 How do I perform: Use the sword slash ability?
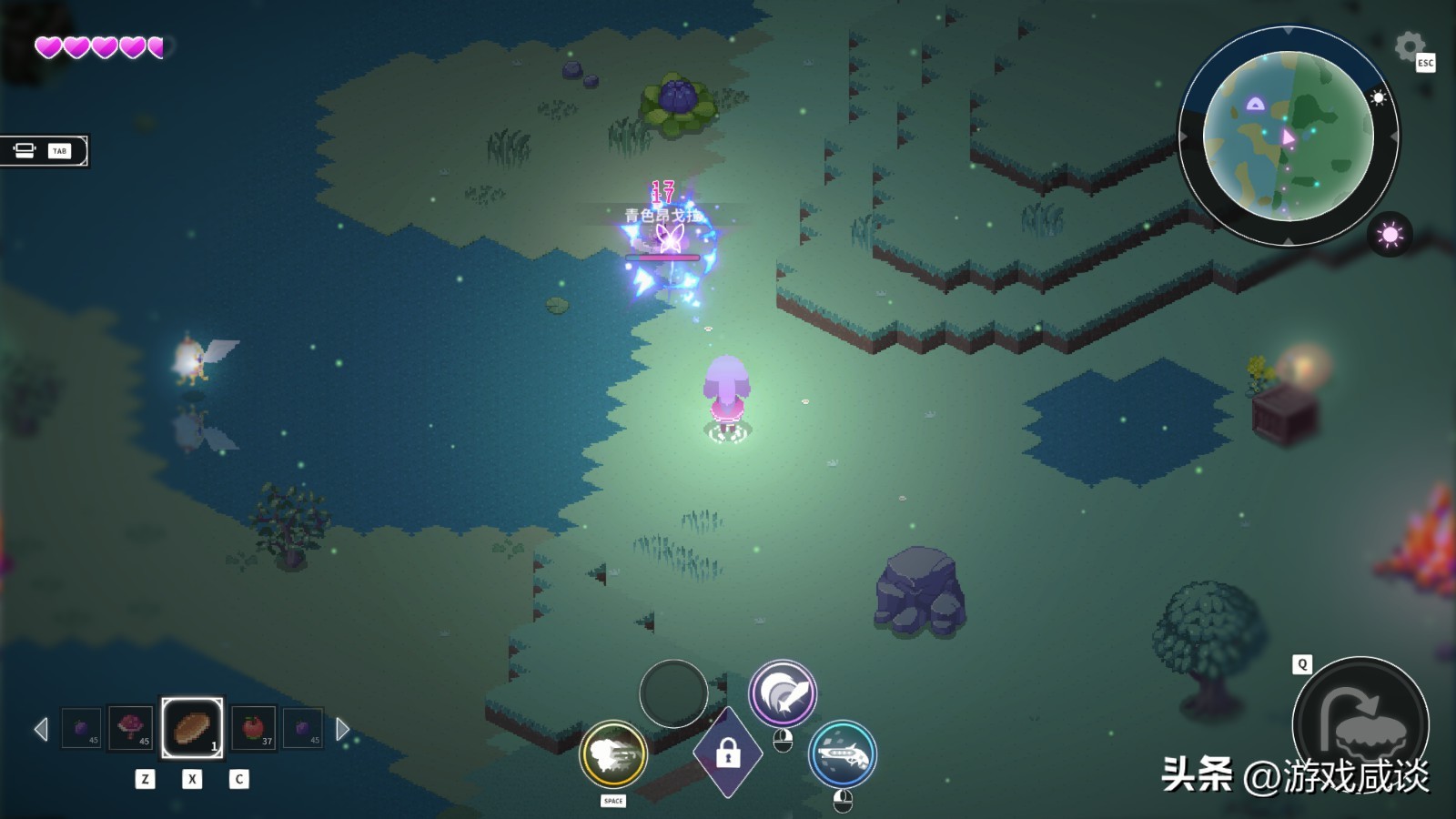pyautogui.click(x=783, y=693)
